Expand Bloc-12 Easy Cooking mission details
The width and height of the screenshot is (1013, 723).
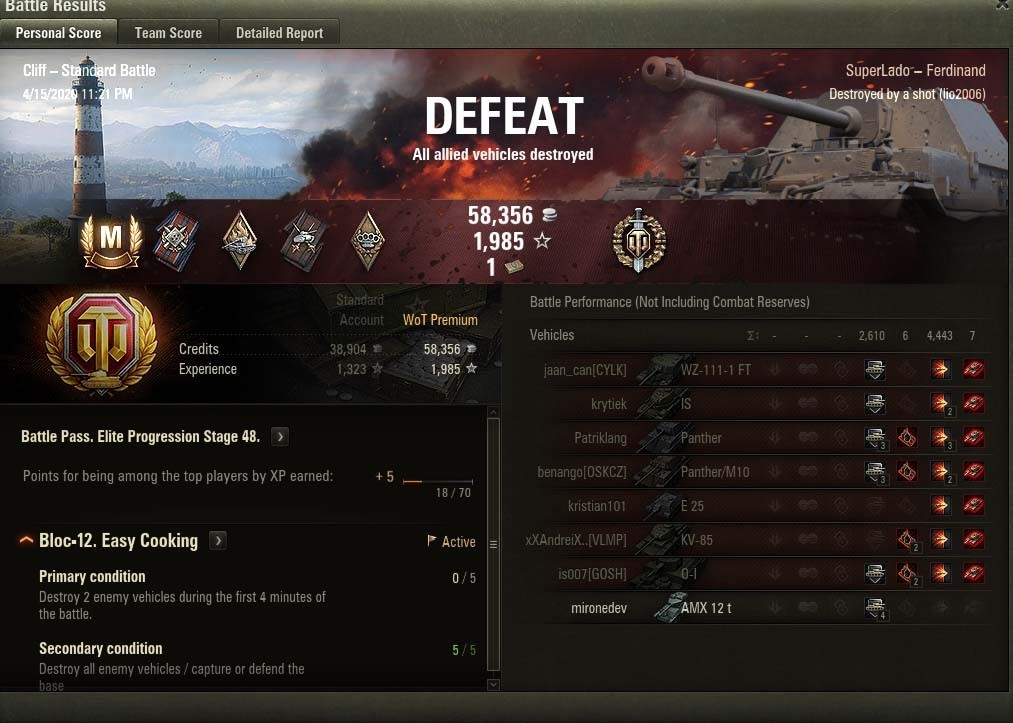(218, 541)
